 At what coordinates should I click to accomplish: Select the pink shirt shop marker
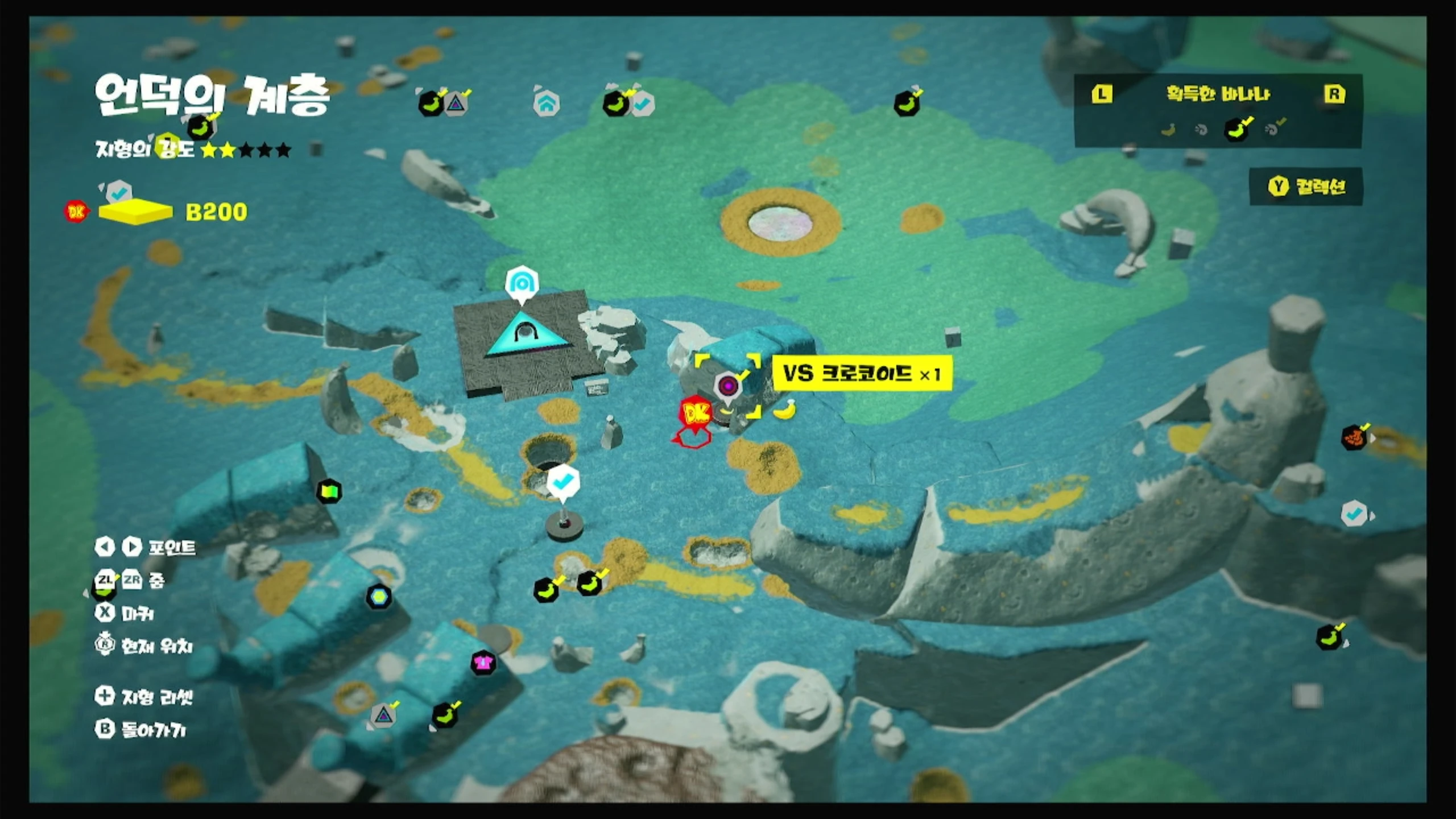(x=483, y=663)
